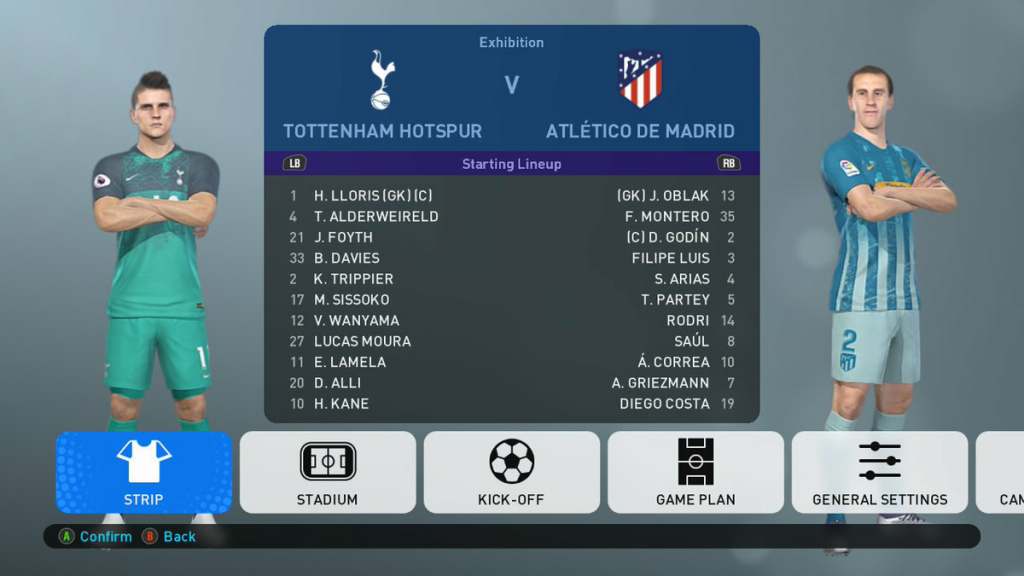Go to General Settings
Screen dimensions: 1024x576
(x=879, y=472)
